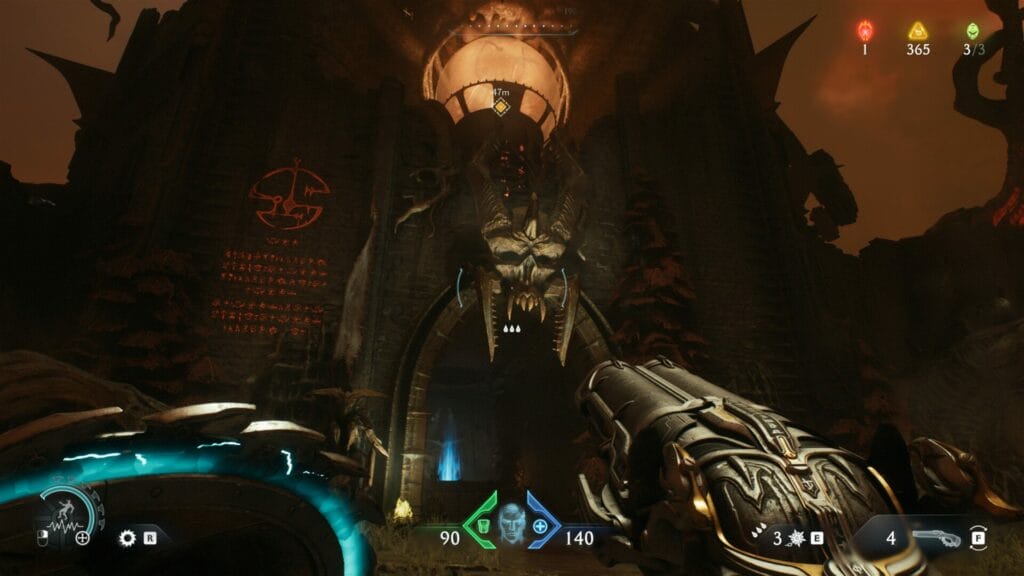Select the objective waypoint diamond marker
The height and width of the screenshot is (576, 1024).
tap(501, 105)
